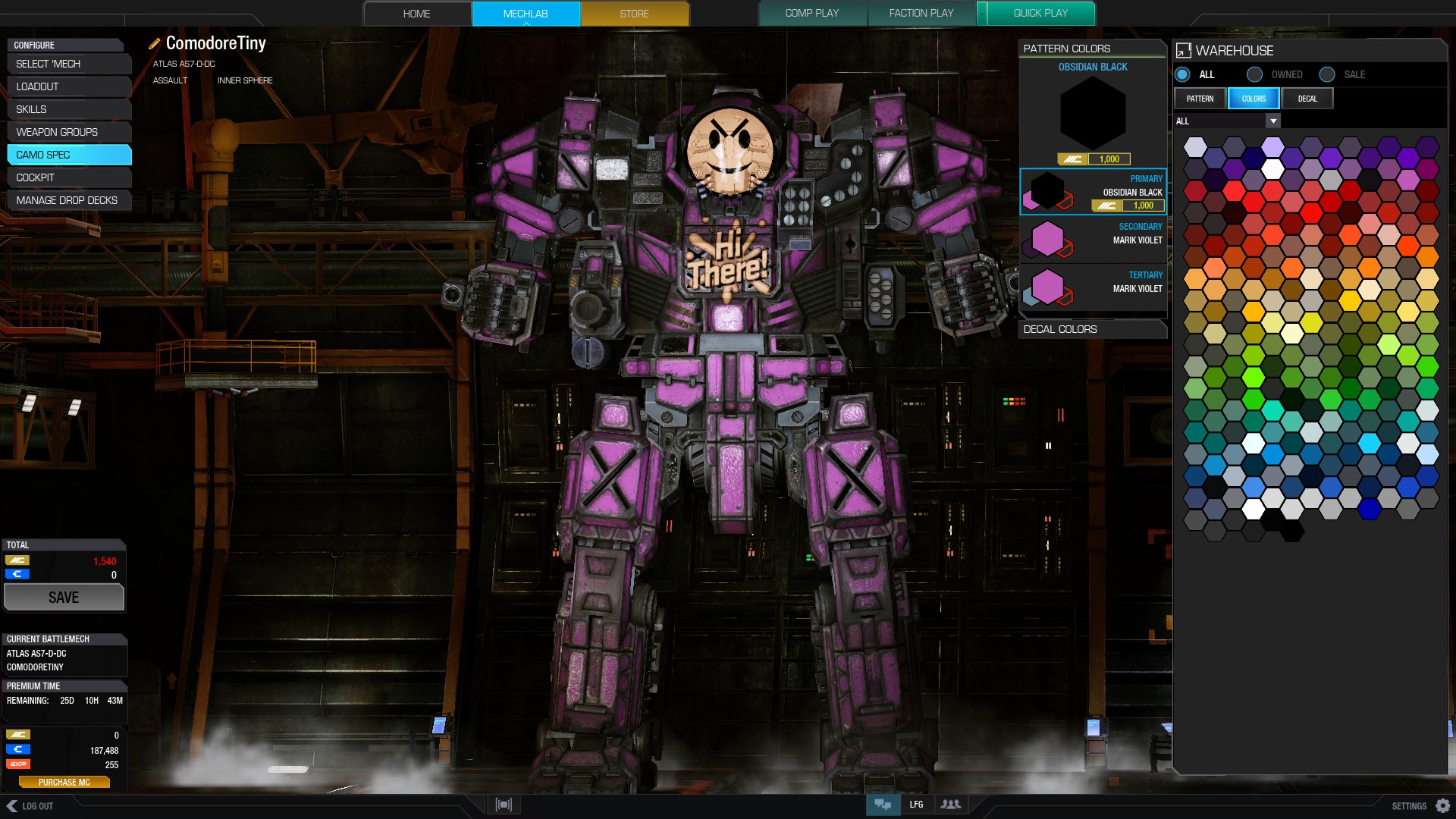Click the mech bracket icon at bottom center

[x=503, y=804]
